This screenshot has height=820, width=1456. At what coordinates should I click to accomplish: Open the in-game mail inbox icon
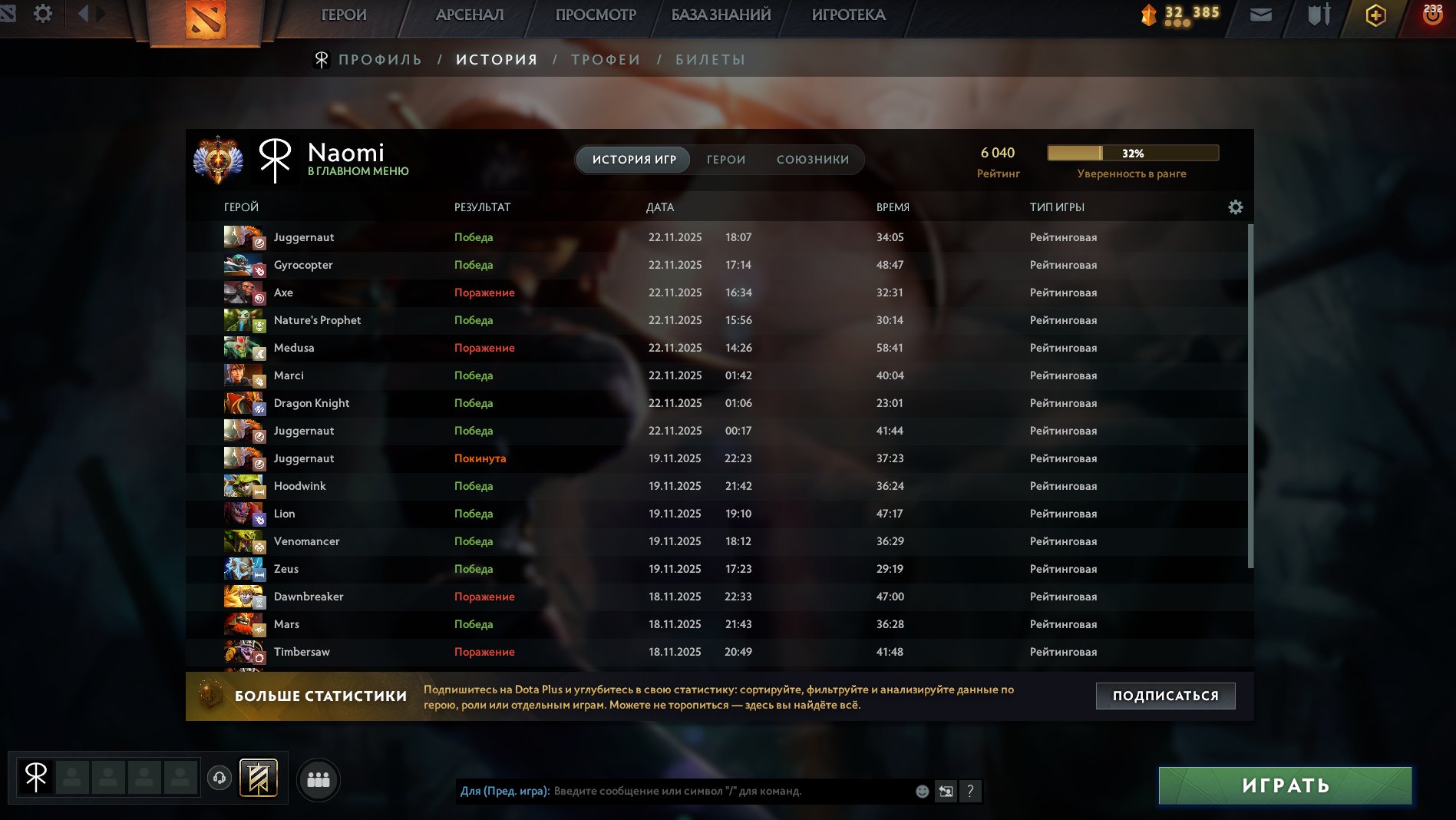1261,14
